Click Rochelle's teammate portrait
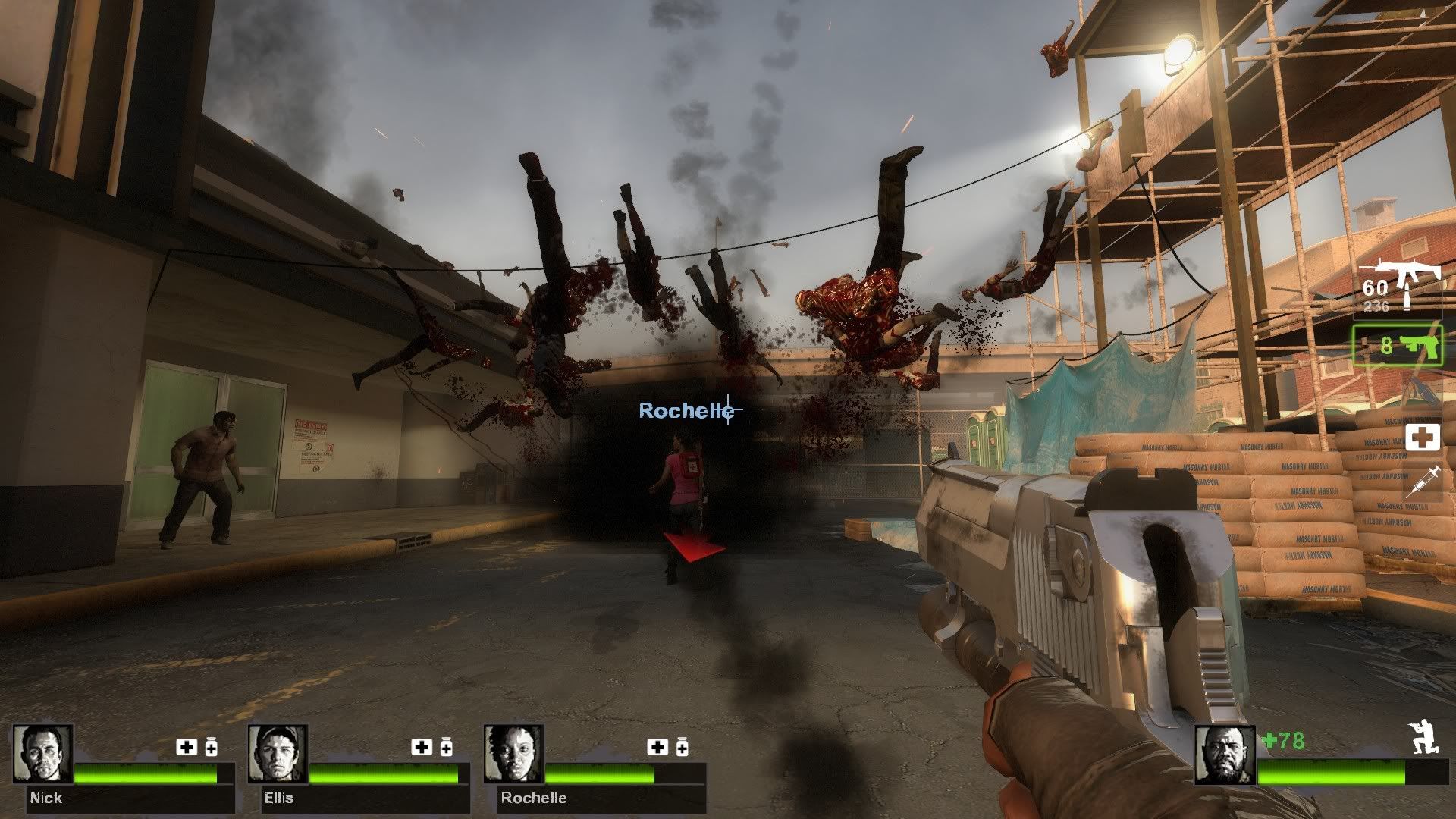This screenshot has width=1456, height=819. 513,755
